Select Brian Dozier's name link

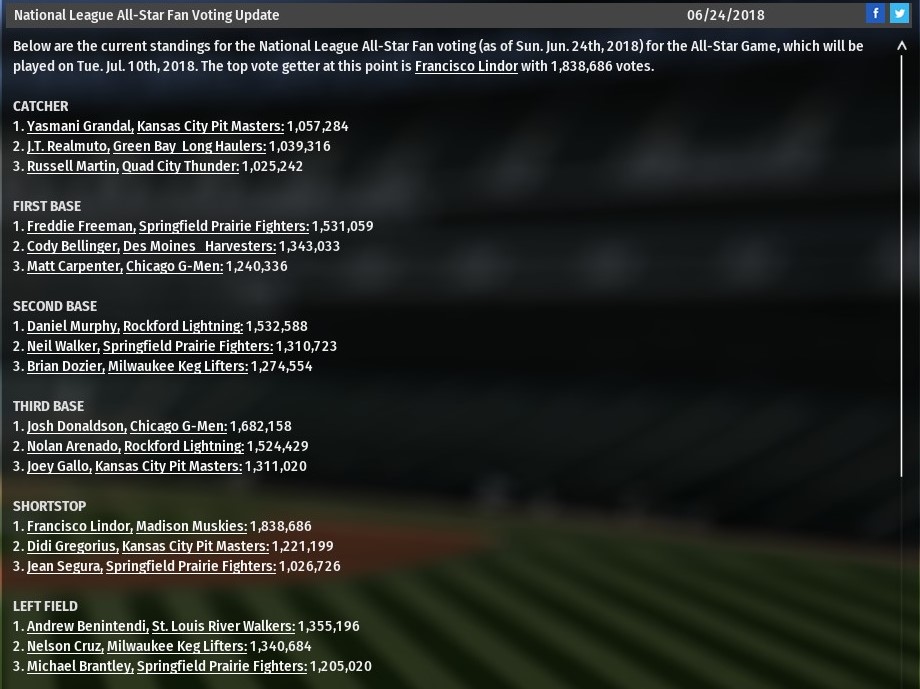(65, 366)
